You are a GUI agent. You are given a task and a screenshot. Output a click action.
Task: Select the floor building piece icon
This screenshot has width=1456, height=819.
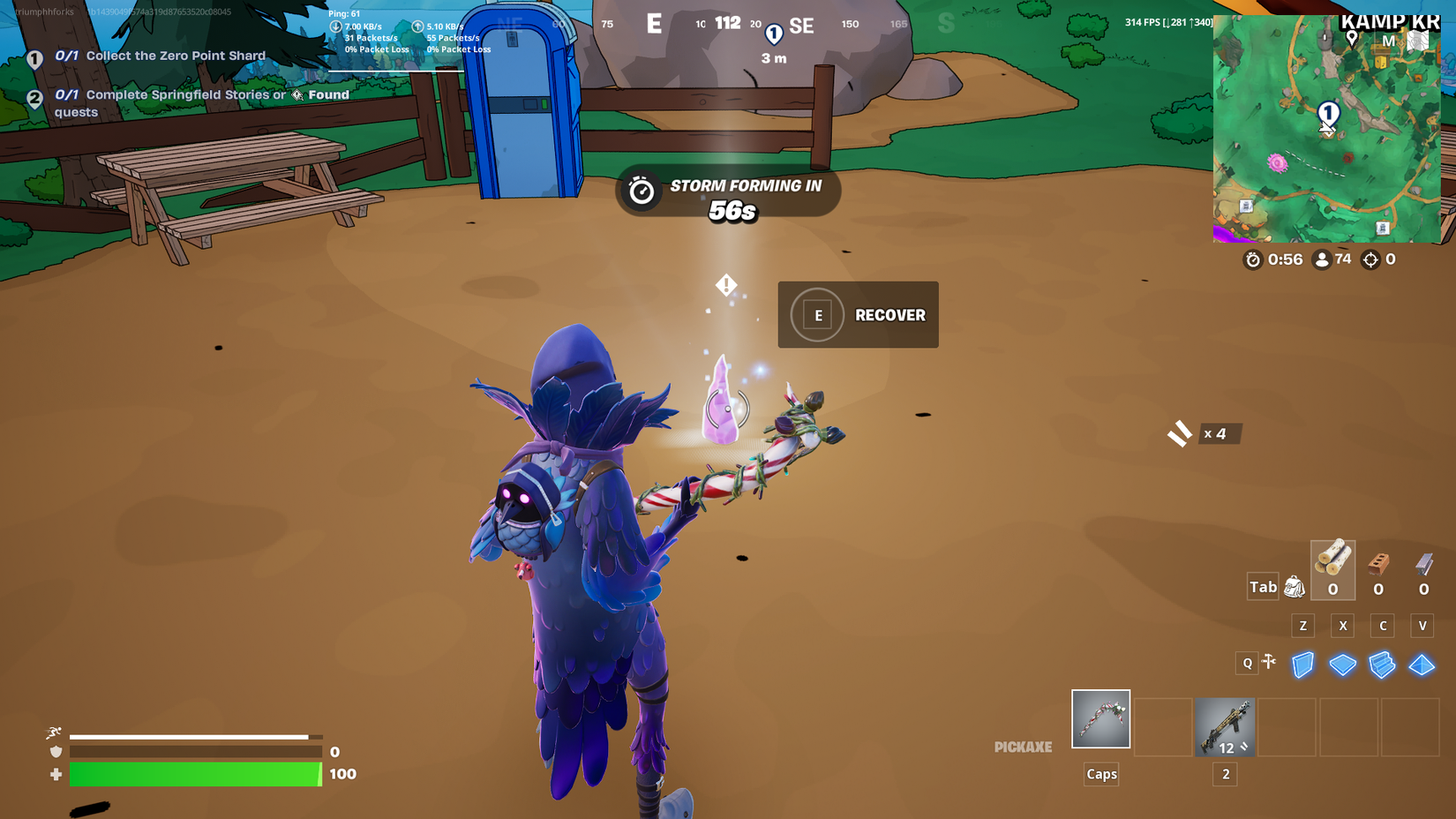(1342, 665)
